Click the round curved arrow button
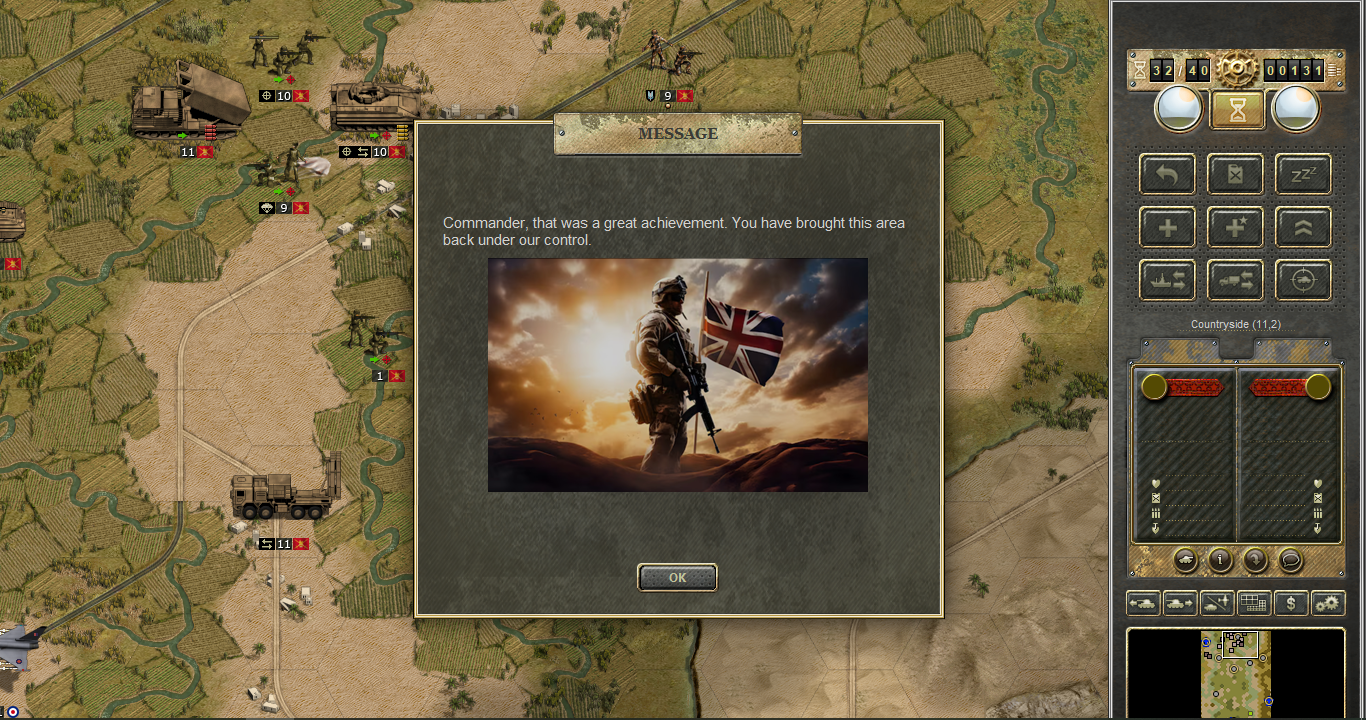This screenshot has height=720, width=1366. click(1255, 560)
